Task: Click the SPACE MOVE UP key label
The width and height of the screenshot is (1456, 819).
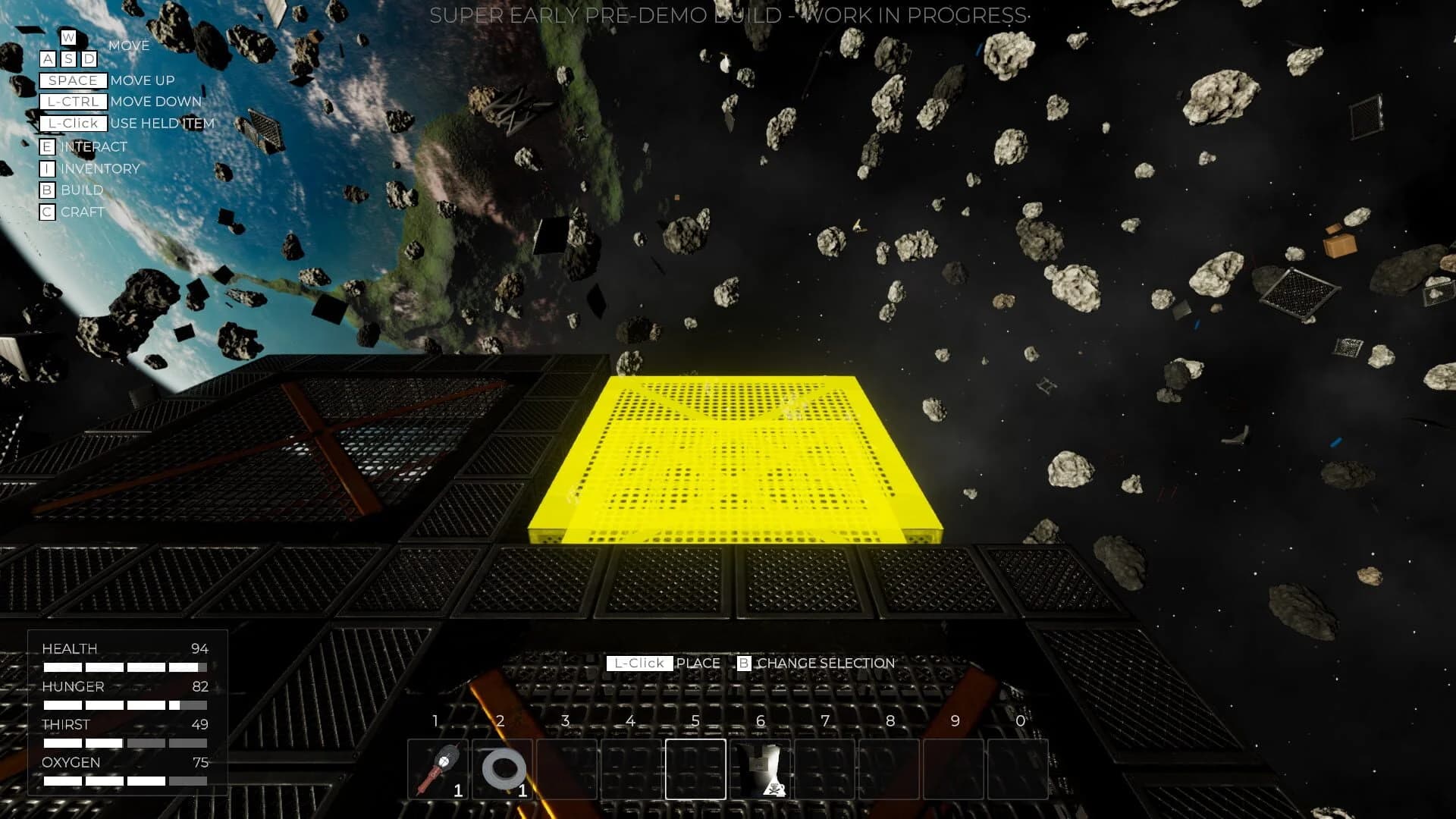Action: (x=73, y=80)
